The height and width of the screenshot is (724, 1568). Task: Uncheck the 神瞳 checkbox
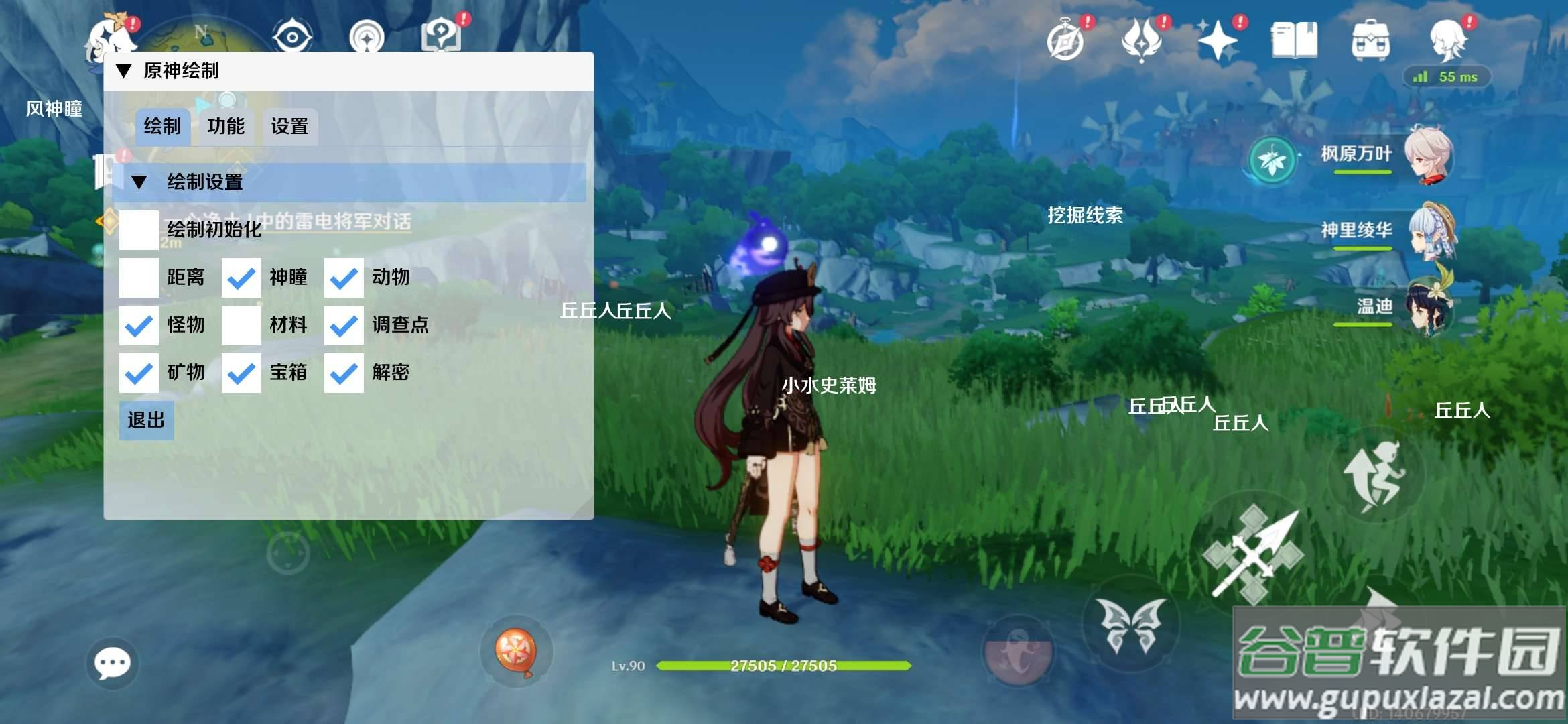coord(241,278)
